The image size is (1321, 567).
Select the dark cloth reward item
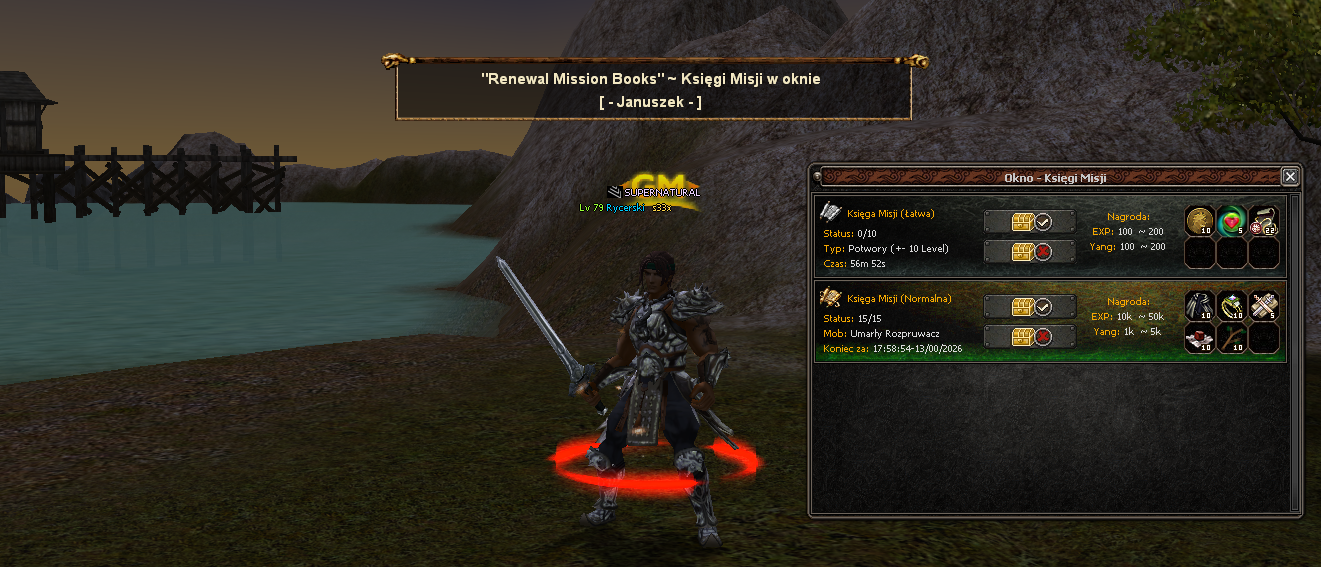[1199, 305]
